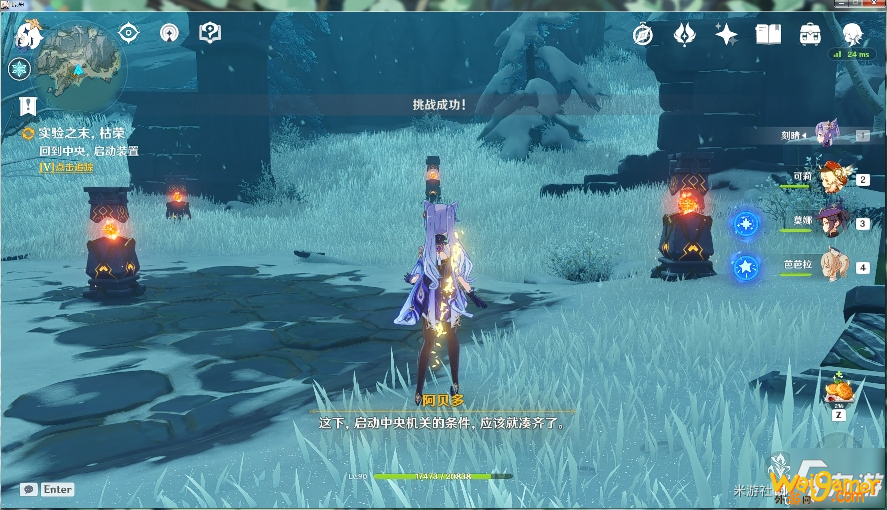
Task: Select party member 刻晴 (Keqing)
Action: coord(828,133)
